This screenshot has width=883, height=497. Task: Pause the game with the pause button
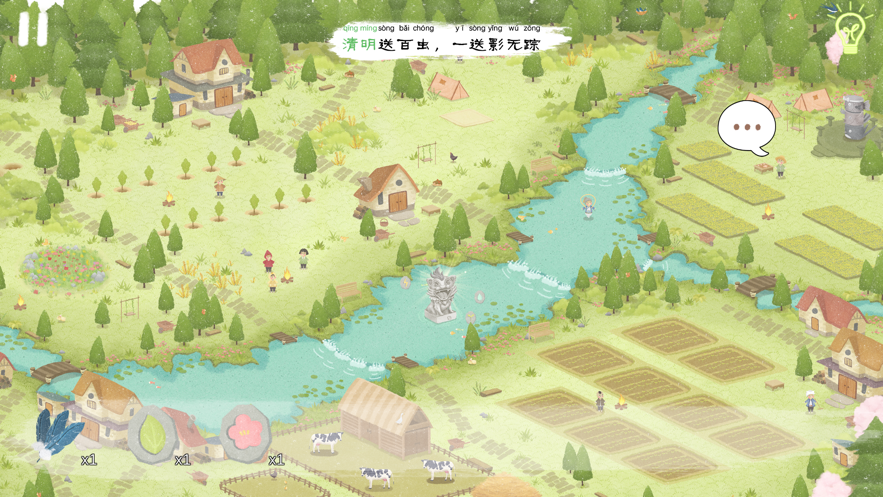(x=33, y=26)
